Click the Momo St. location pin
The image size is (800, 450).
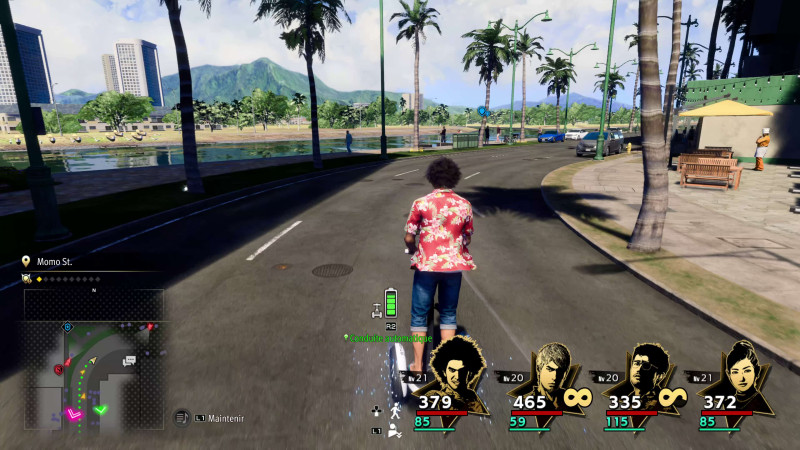pyautogui.click(x=26, y=261)
